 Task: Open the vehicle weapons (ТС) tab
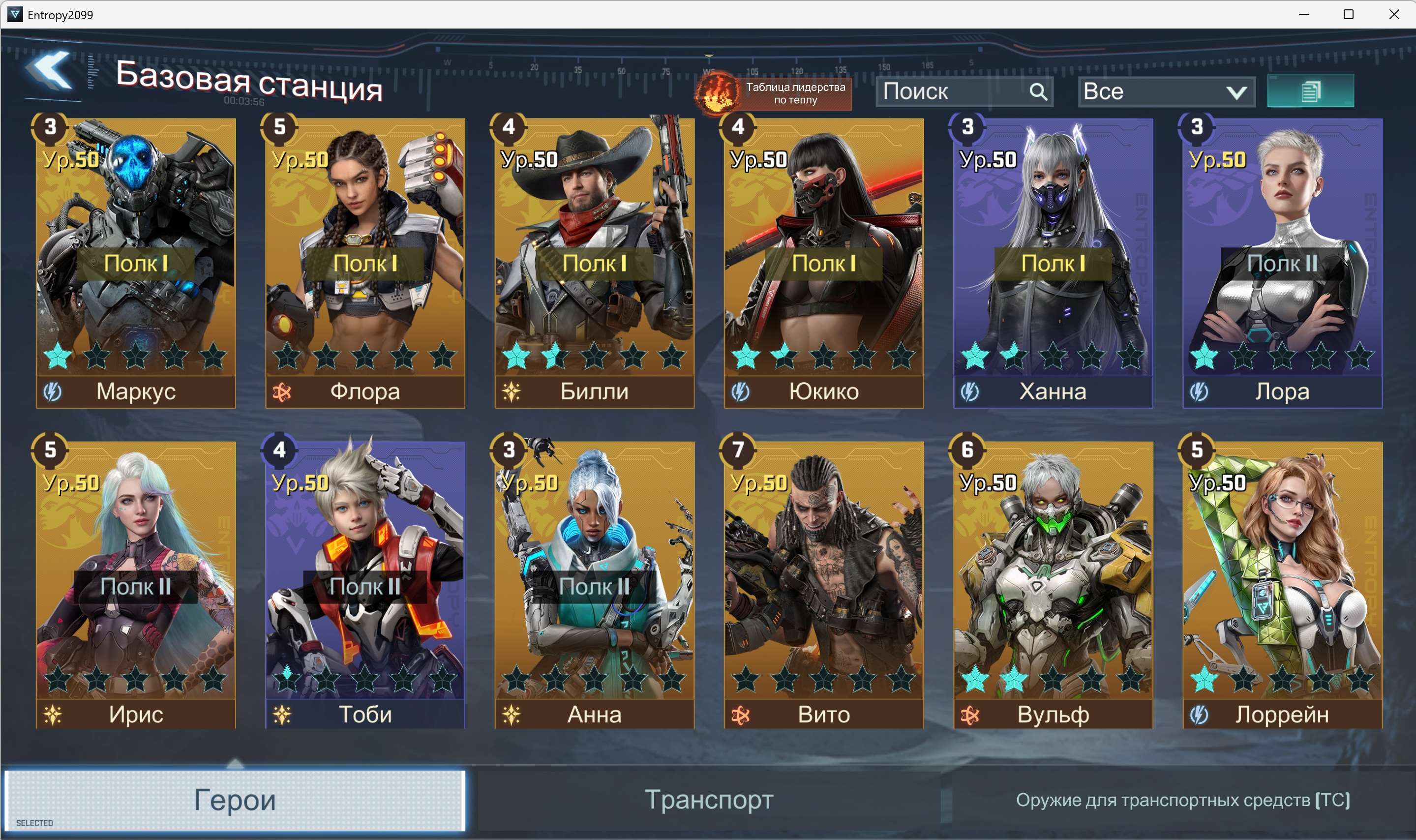click(1182, 799)
